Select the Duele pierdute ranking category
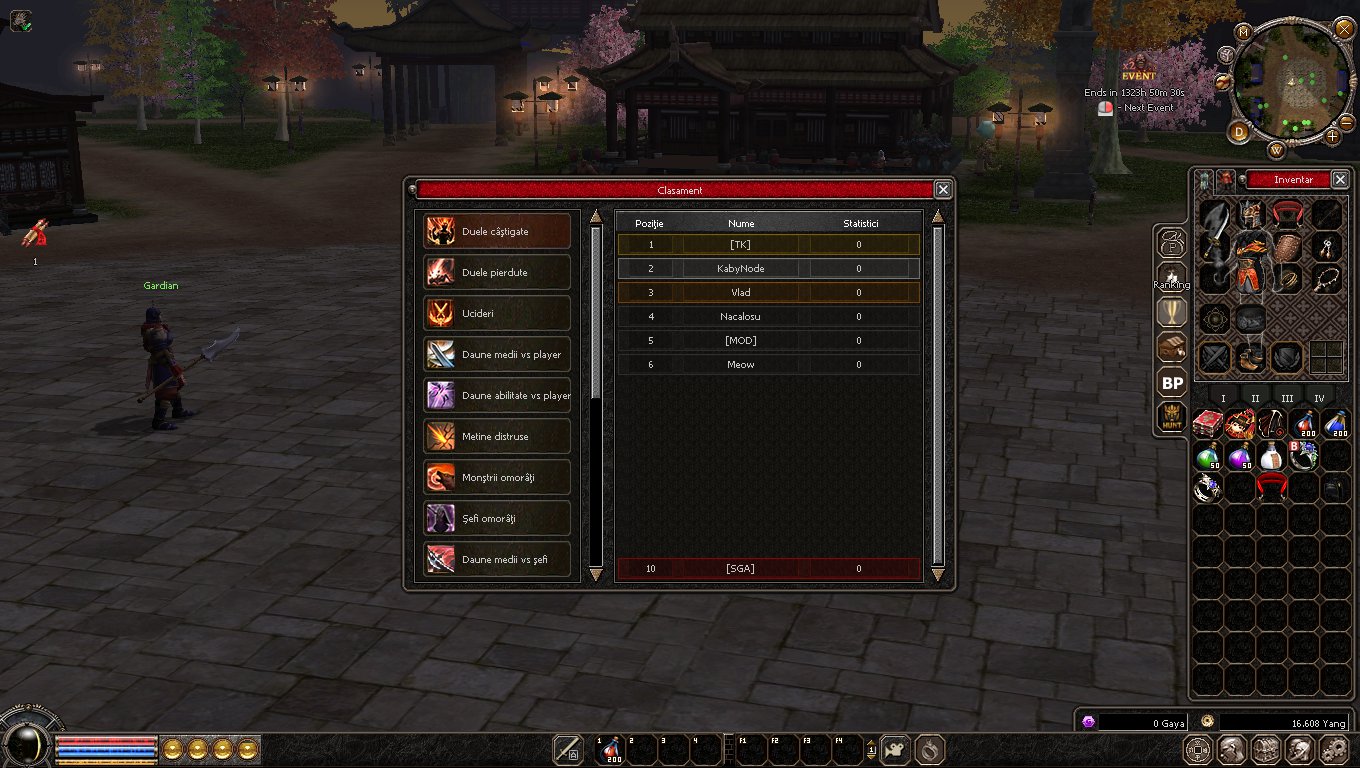1360x768 pixels. coord(497,272)
